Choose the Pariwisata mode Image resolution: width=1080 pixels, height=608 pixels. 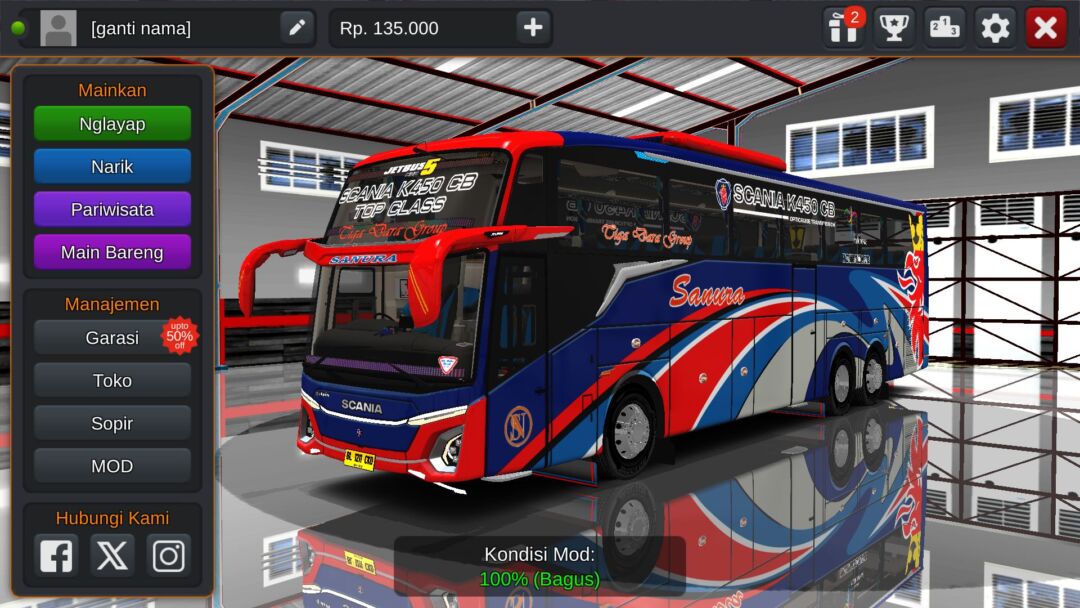click(112, 210)
